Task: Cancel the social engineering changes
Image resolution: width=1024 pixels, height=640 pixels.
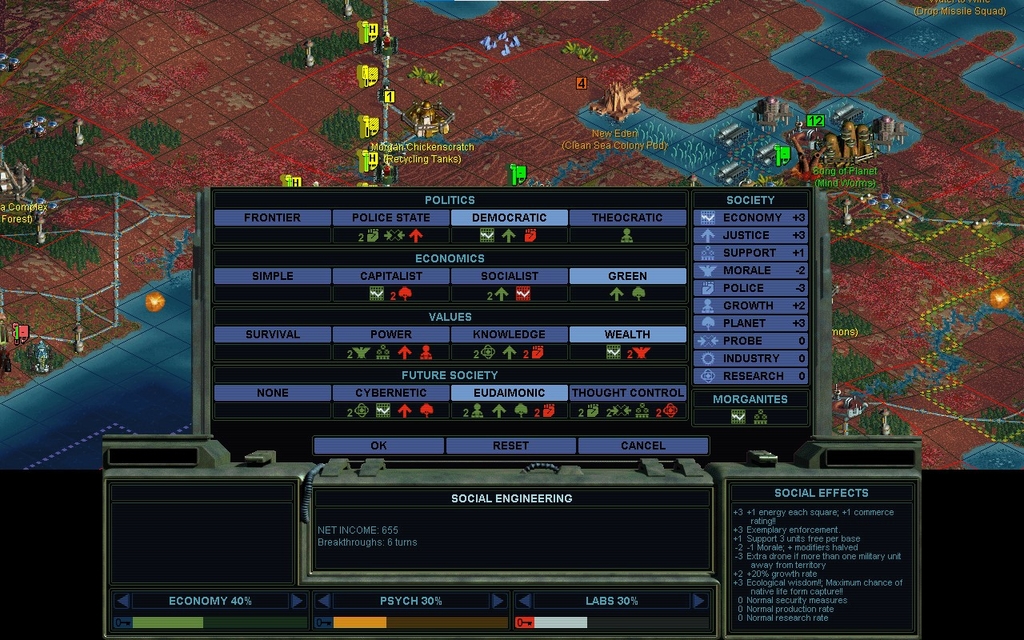Action: click(x=643, y=446)
